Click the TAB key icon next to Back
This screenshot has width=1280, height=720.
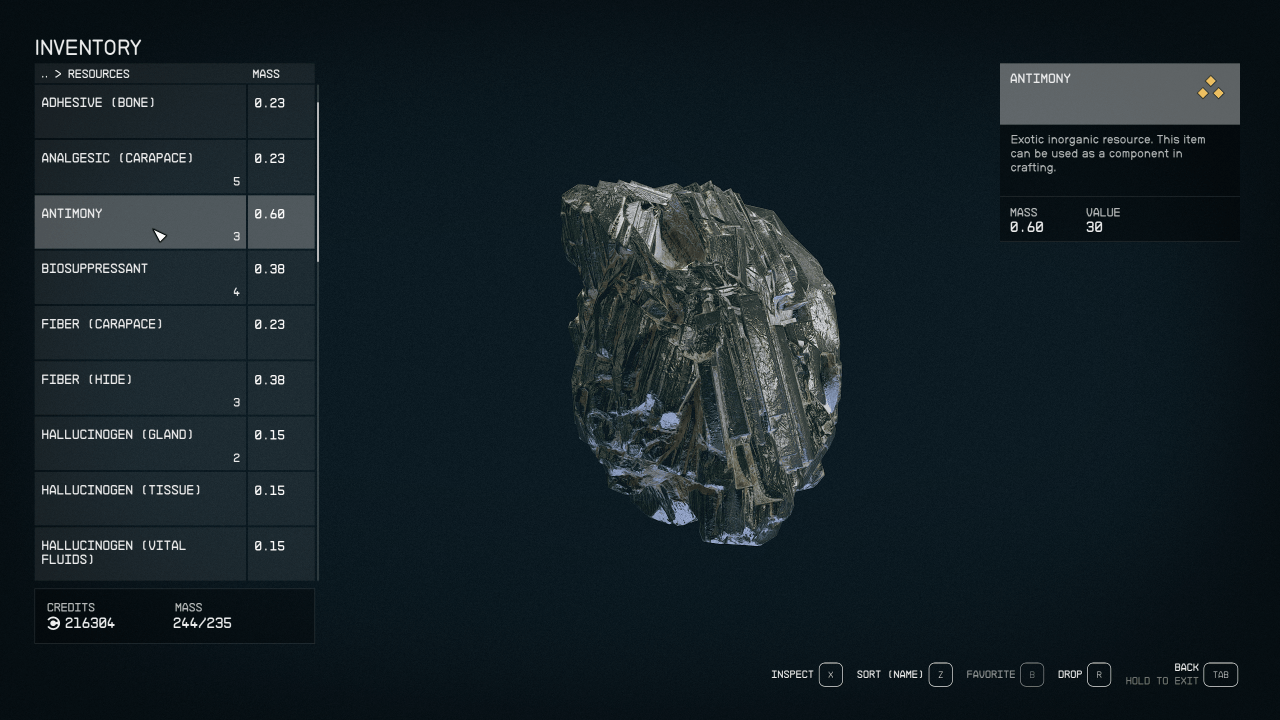(x=1219, y=674)
